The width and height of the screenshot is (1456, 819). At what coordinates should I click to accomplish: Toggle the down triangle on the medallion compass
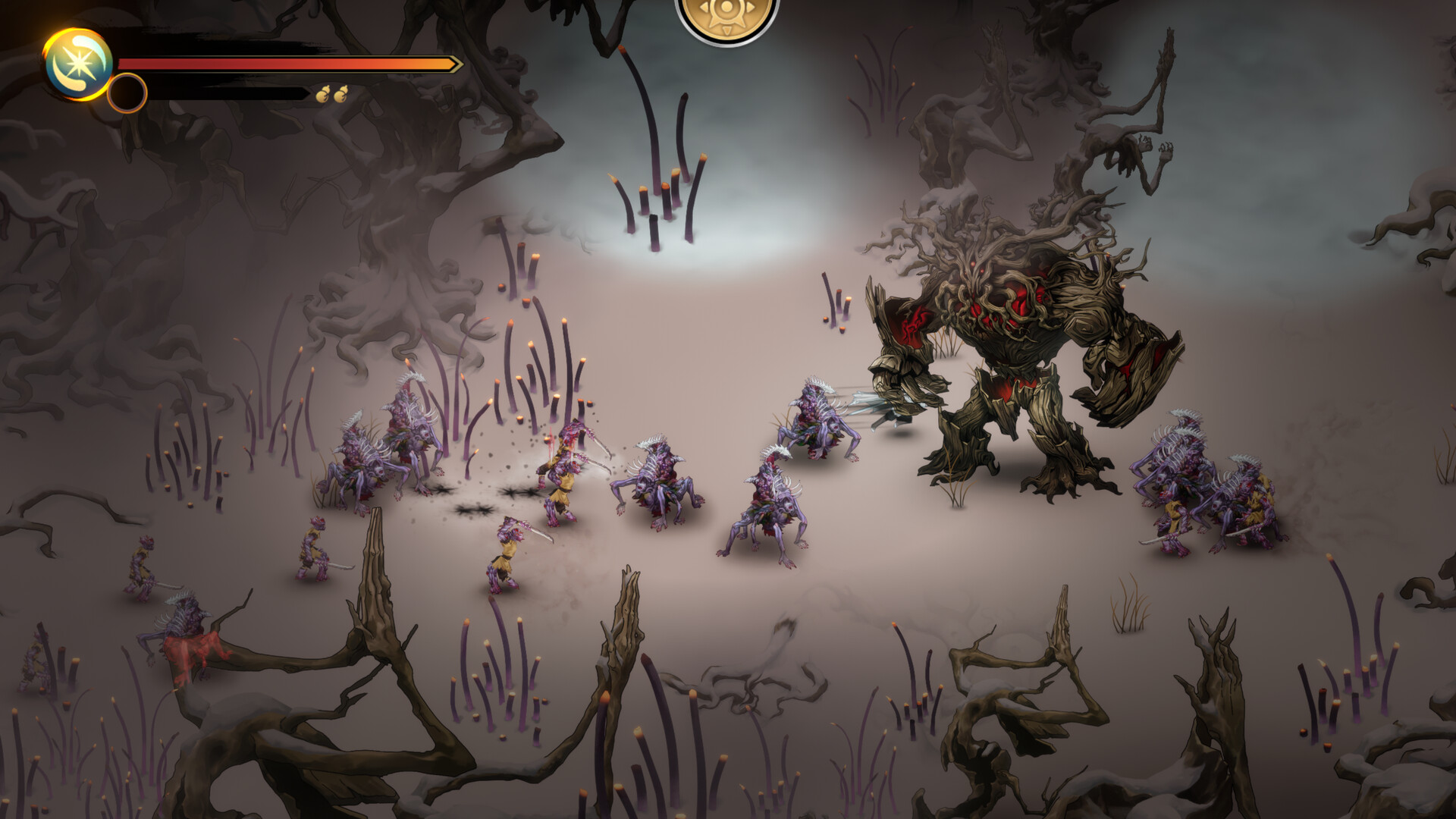[x=726, y=31]
